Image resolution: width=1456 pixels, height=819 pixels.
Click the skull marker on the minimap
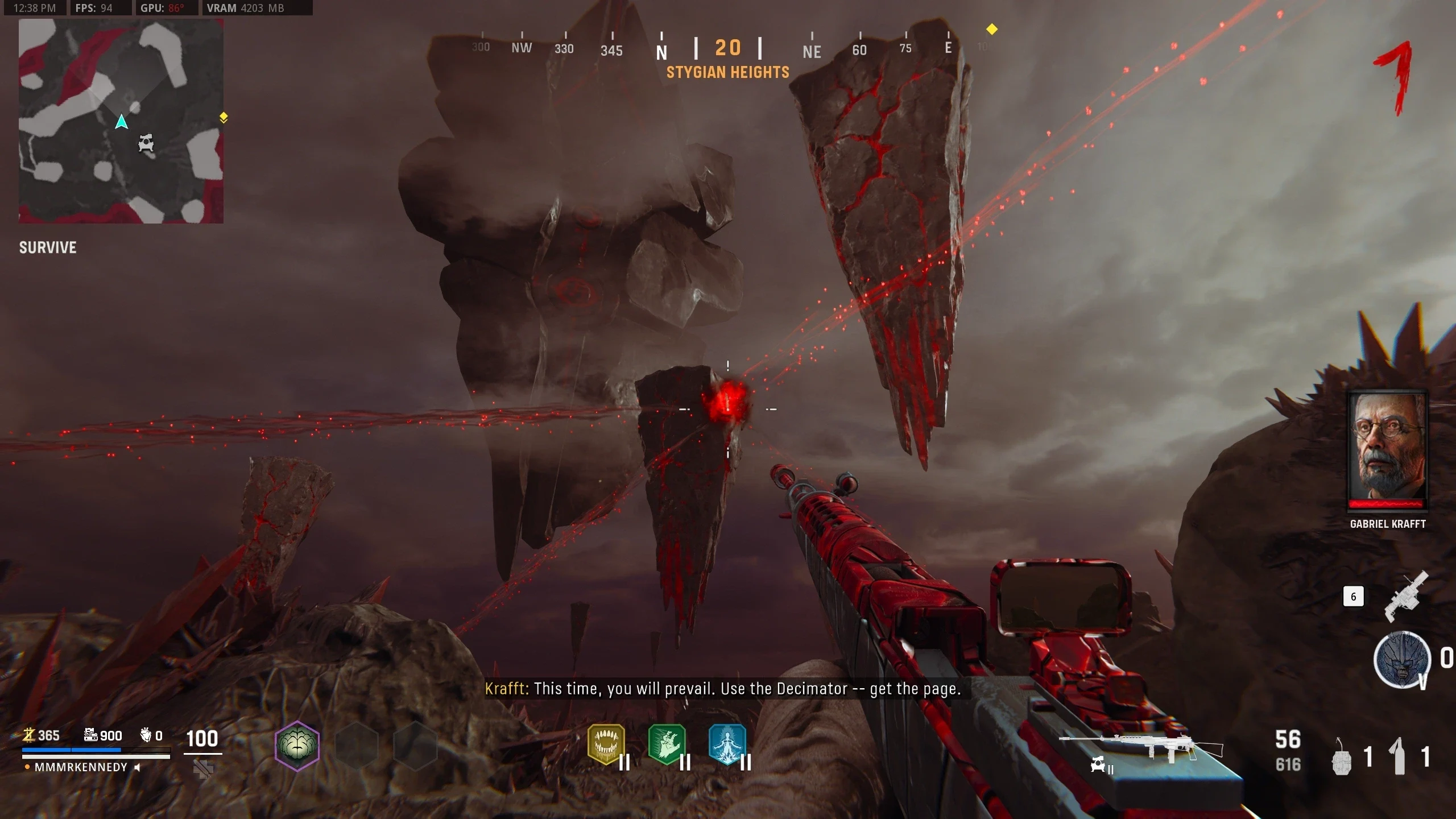[x=146, y=143]
